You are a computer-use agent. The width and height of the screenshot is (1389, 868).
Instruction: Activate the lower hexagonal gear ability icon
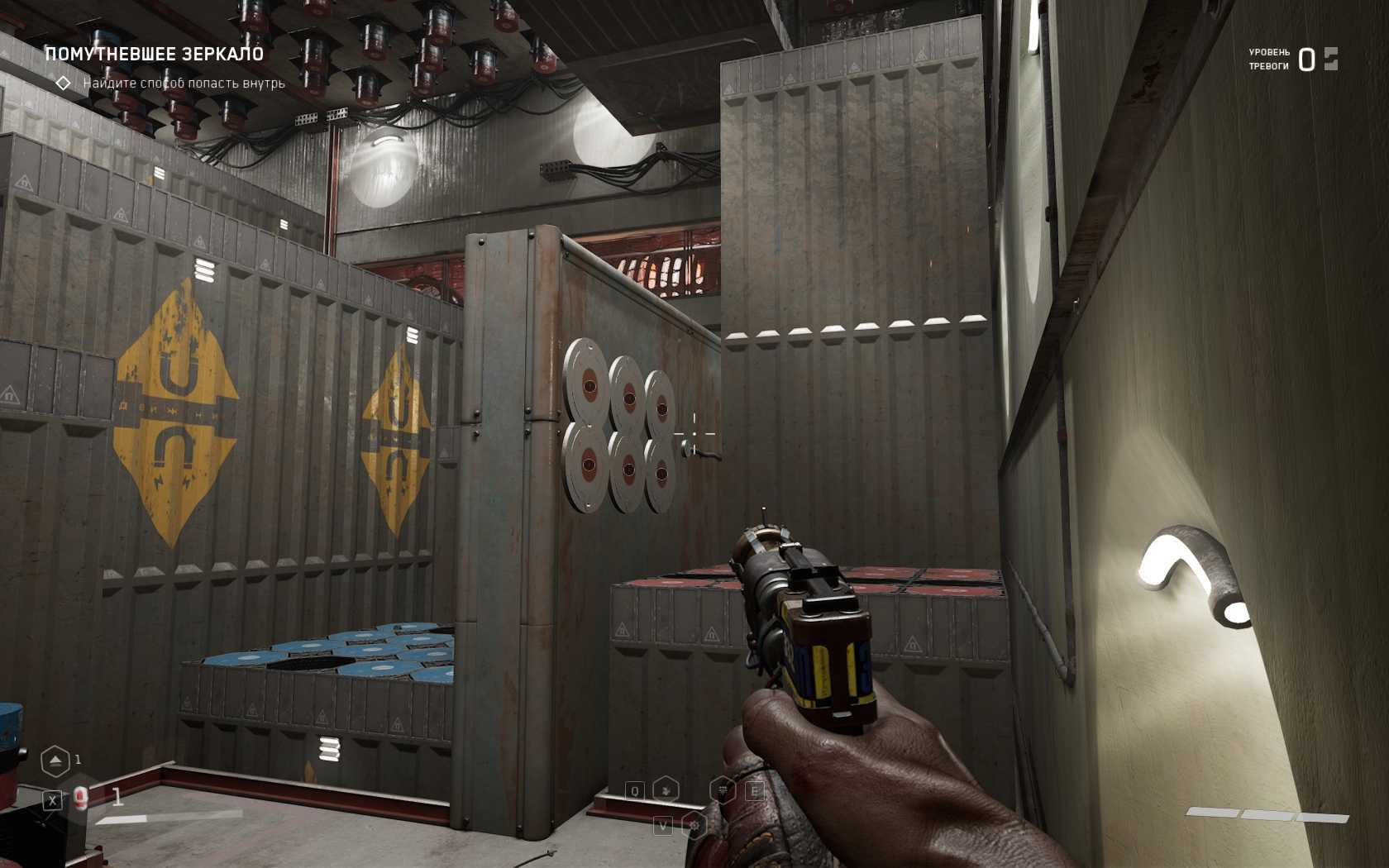click(x=694, y=825)
